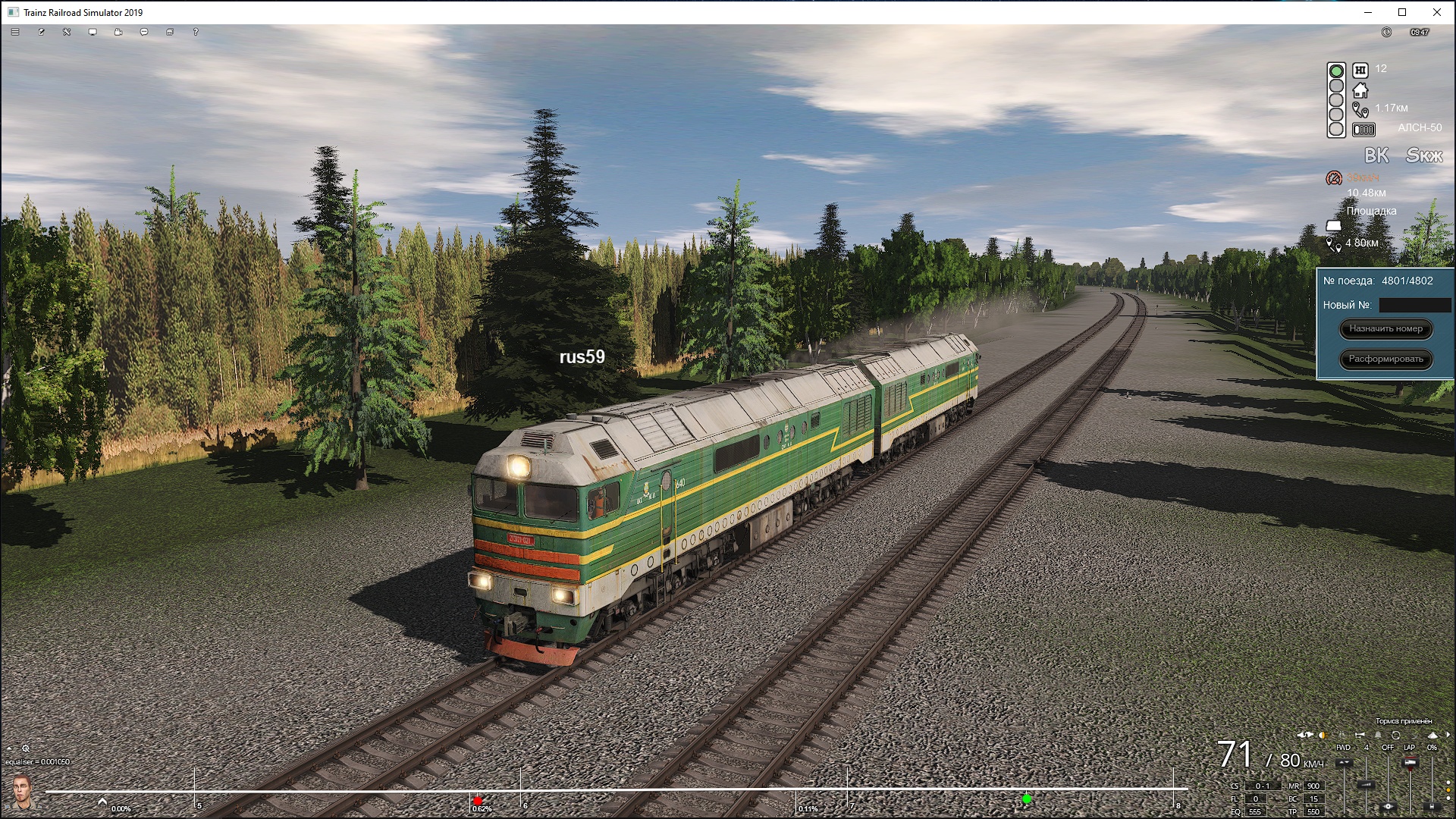Click the monitor display icon

coord(93,32)
